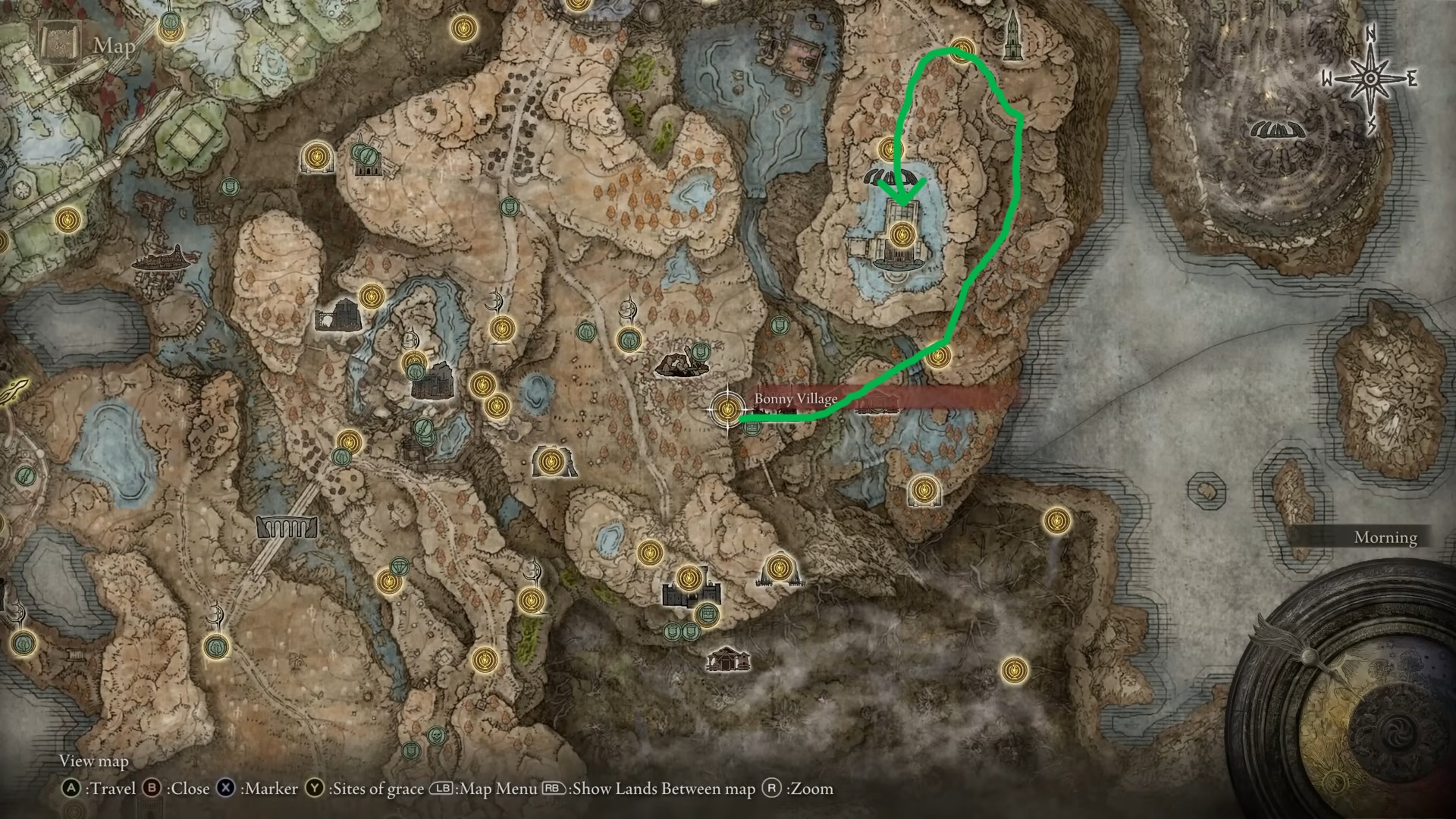The width and height of the screenshot is (1456, 819).
Task: Pick the grace atop the dark castle
Action: click(x=688, y=578)
